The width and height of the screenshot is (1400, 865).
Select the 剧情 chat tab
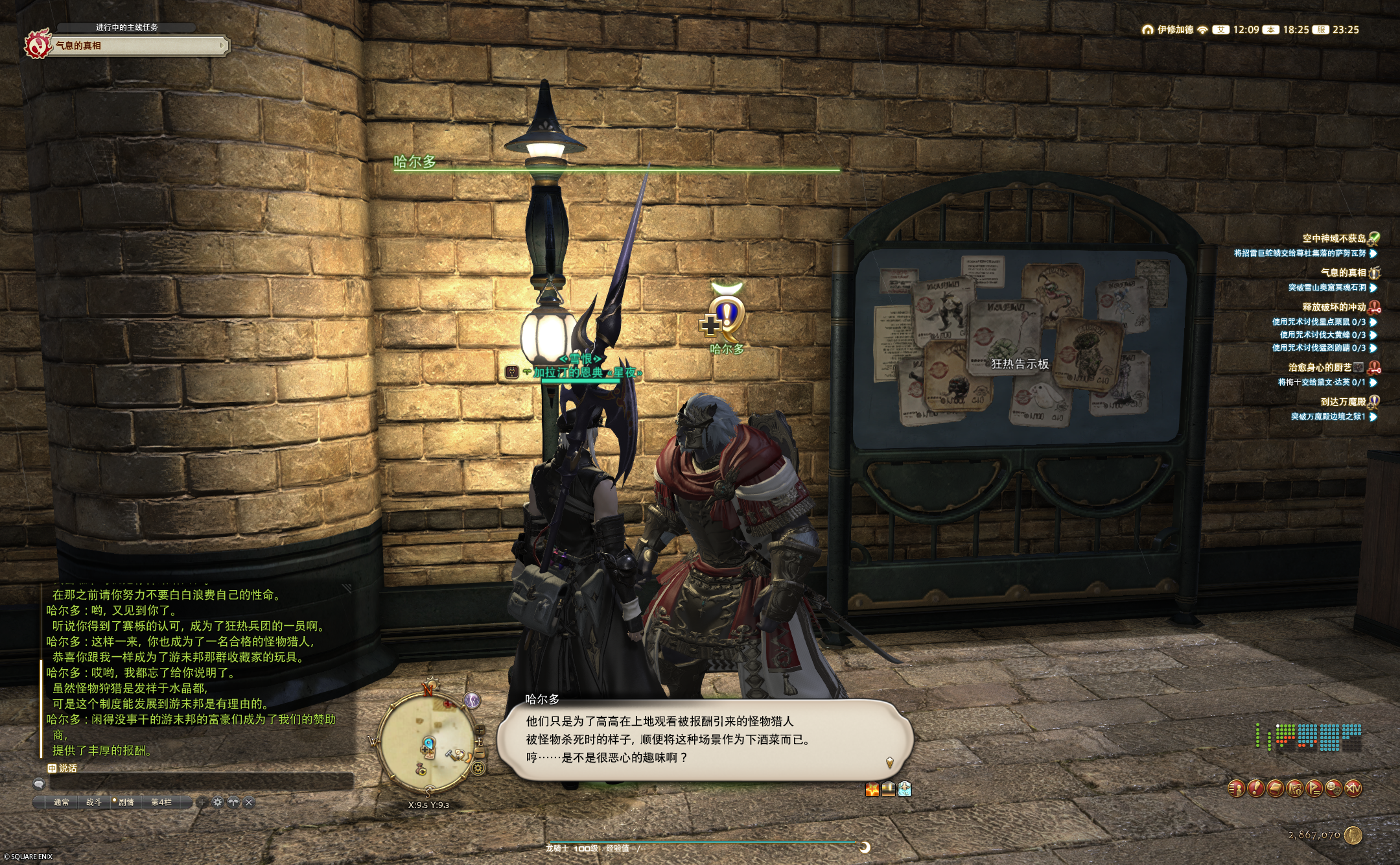tap(126, 802)
